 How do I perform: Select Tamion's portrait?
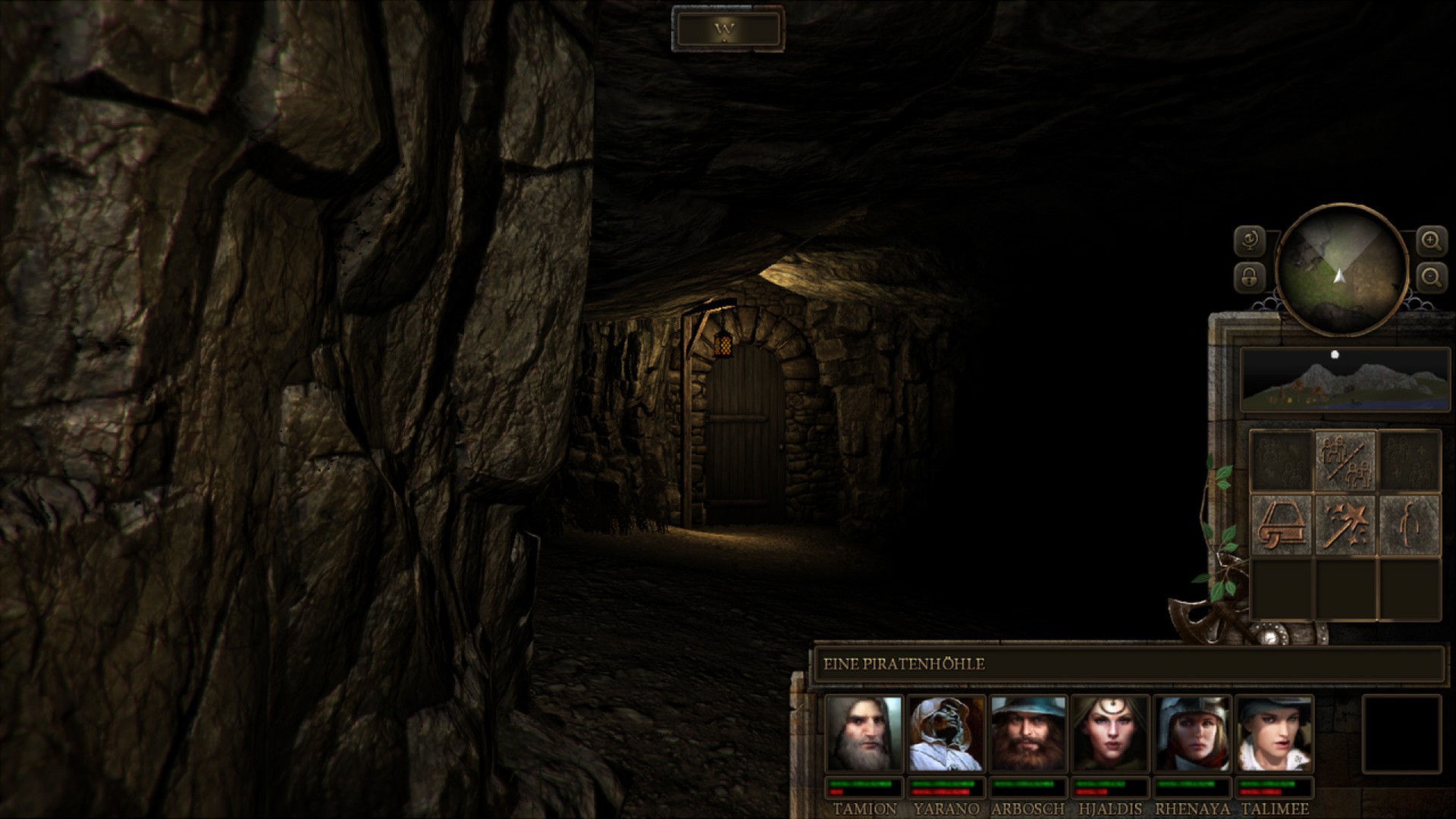[864, 734]
